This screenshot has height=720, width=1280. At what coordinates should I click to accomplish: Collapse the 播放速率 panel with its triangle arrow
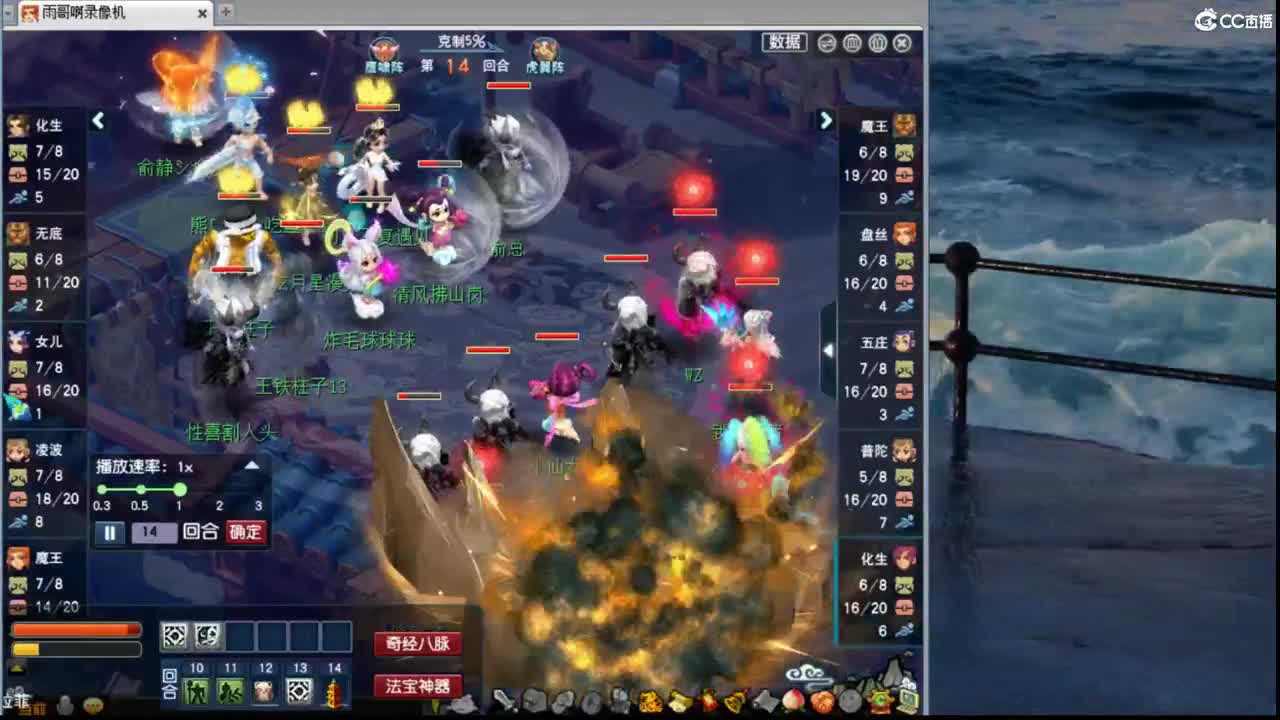251,465
